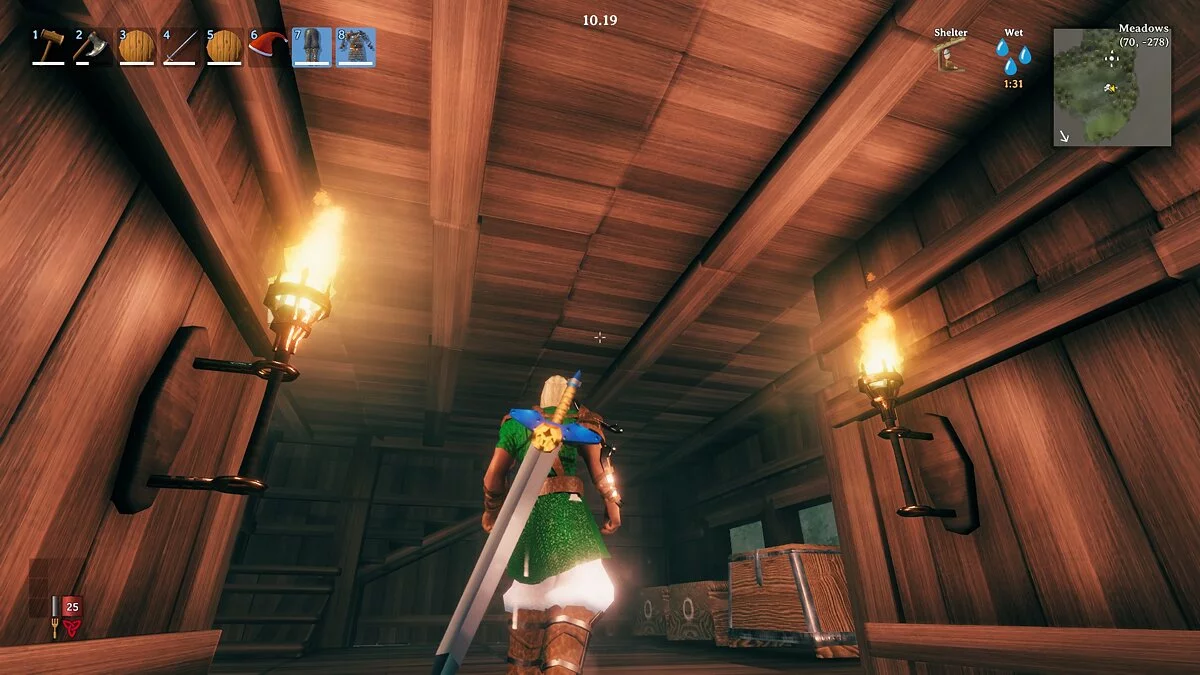Toggle the leg armor in slot 7
The height and width of the screenshot is (675, 1200).
tap(312, 47)
